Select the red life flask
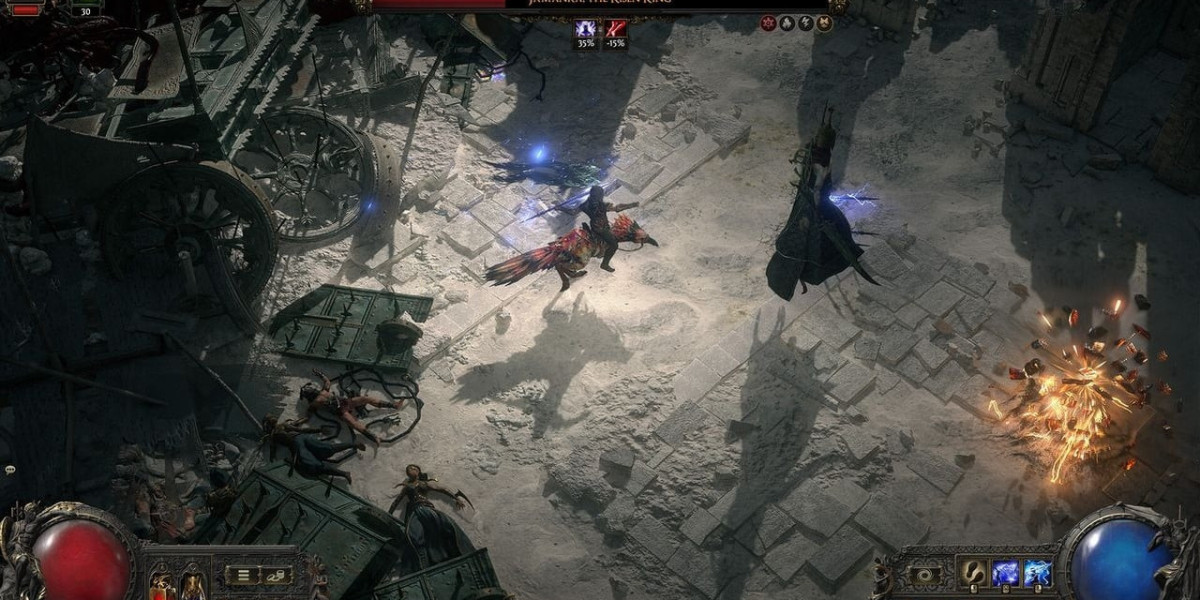Image resolution: width=1200 pixels, height=600 pixels. (161, 586)
